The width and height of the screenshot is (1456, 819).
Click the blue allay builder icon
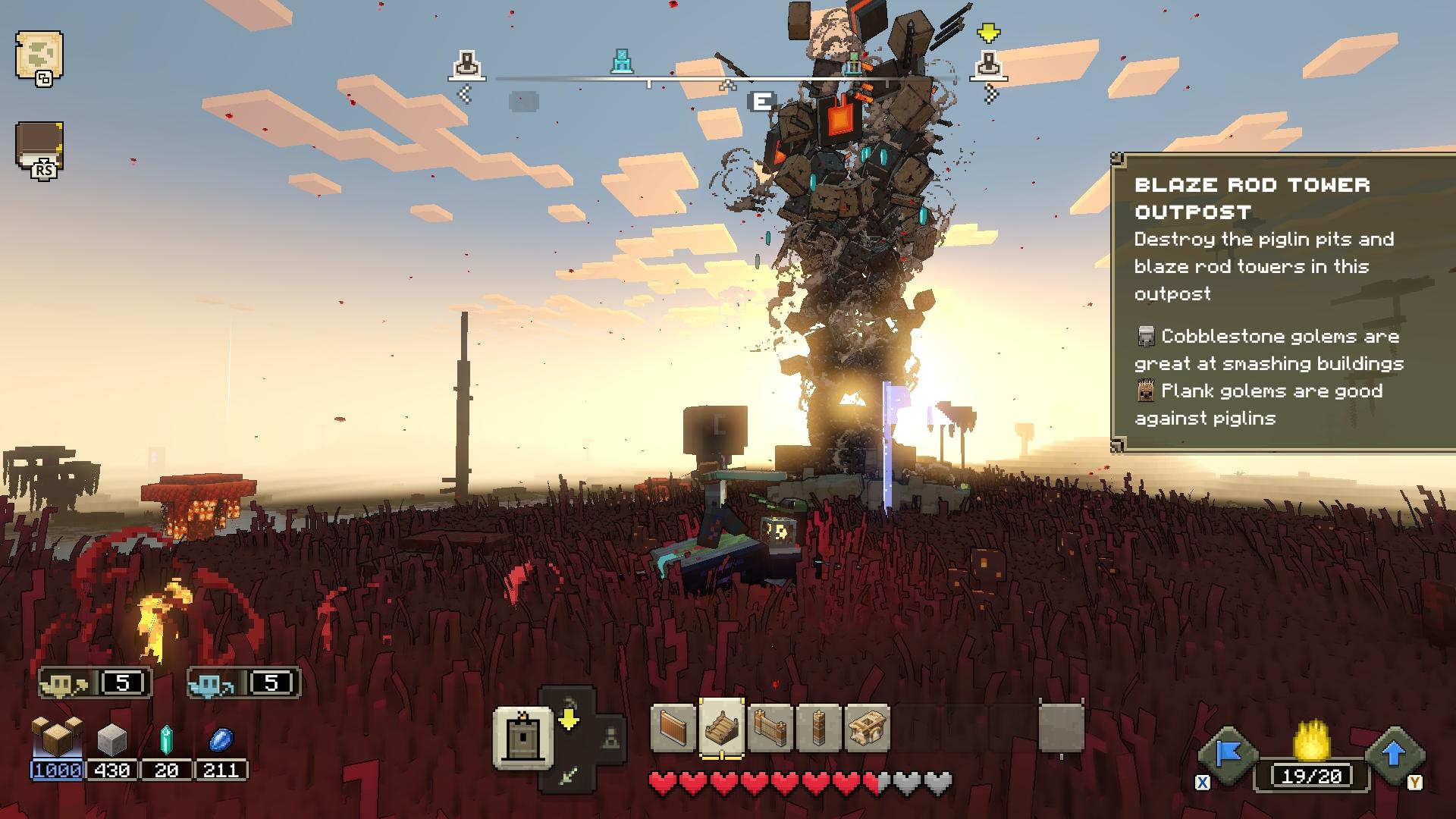click(x=213, y=685)
